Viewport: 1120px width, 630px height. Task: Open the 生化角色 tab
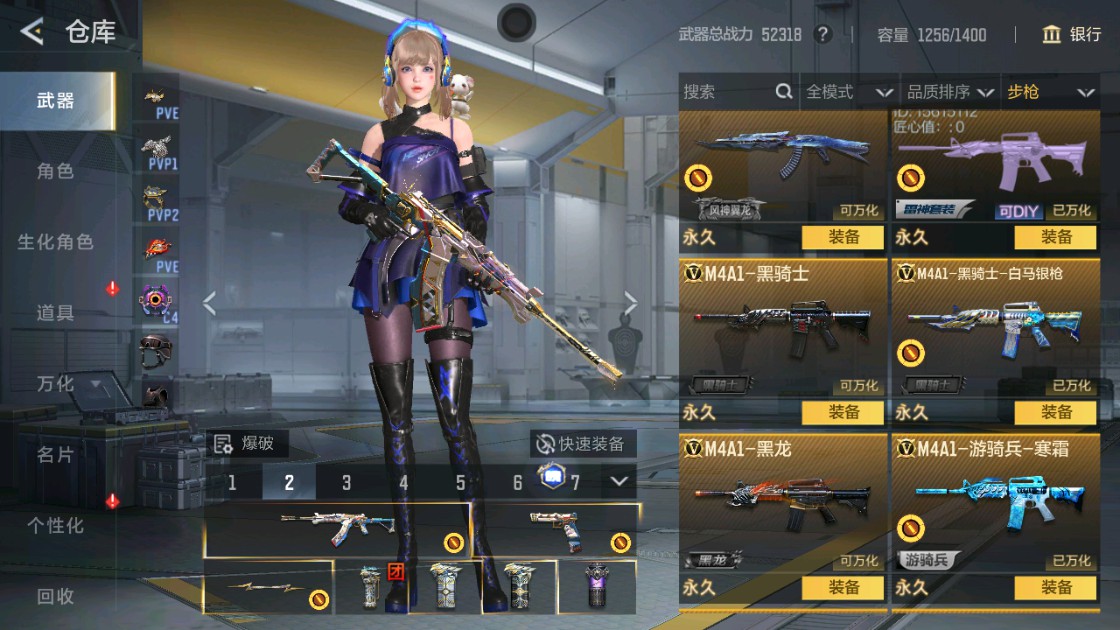pos(56,242)
